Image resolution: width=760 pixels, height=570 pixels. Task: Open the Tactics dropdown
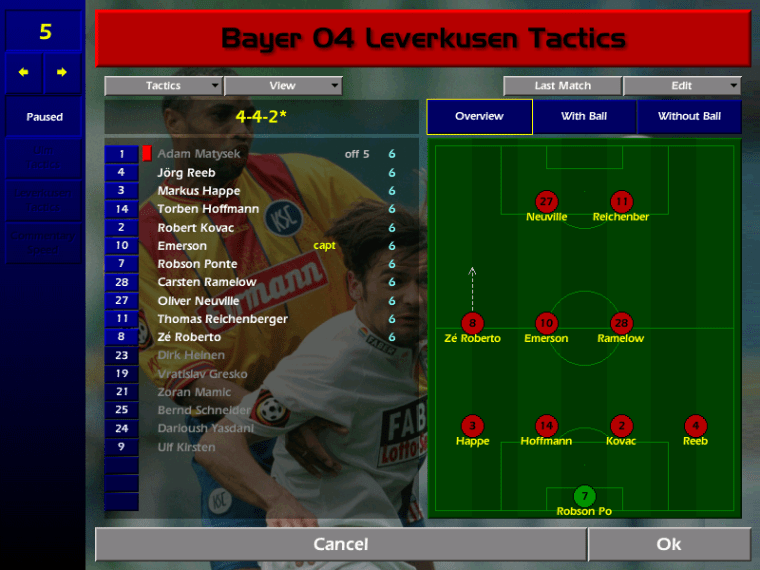coord(163,86)
